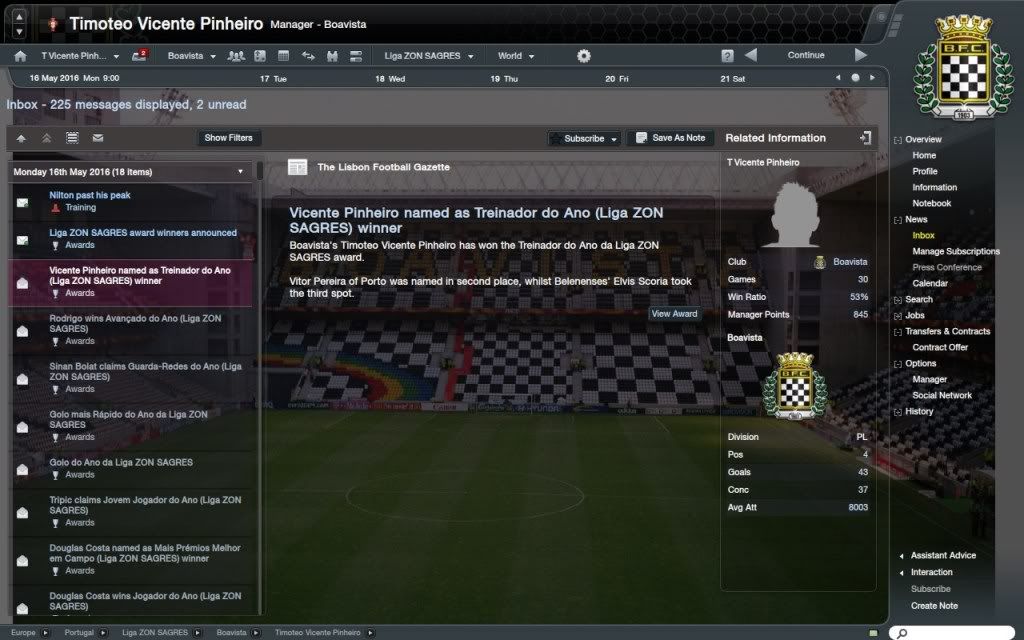
Task: Go to Press Conference in sidebar
Action: 946,267
